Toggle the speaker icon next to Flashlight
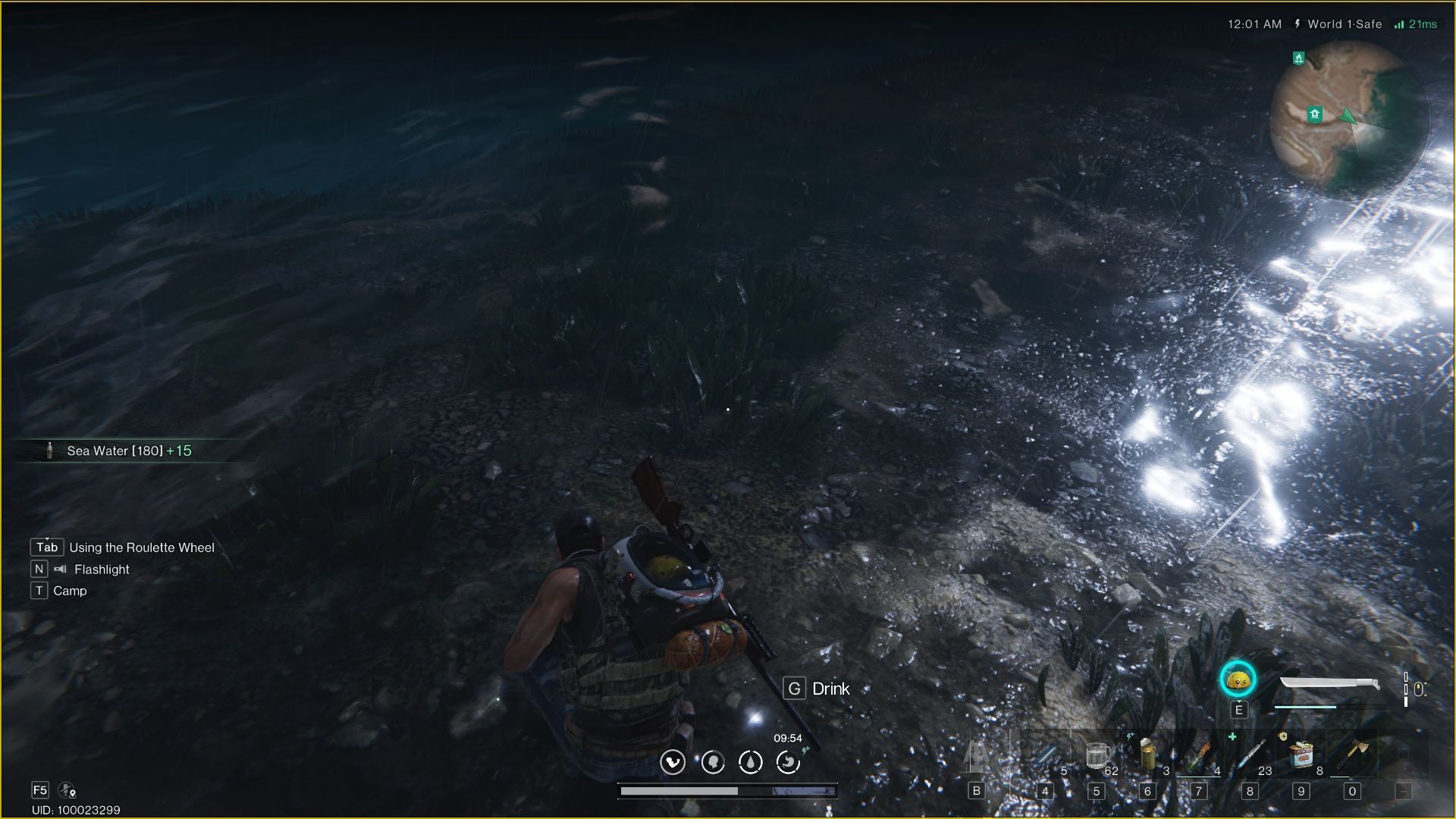The width and height of the screenshot is (1456, 819). click(x=59, y=569)
